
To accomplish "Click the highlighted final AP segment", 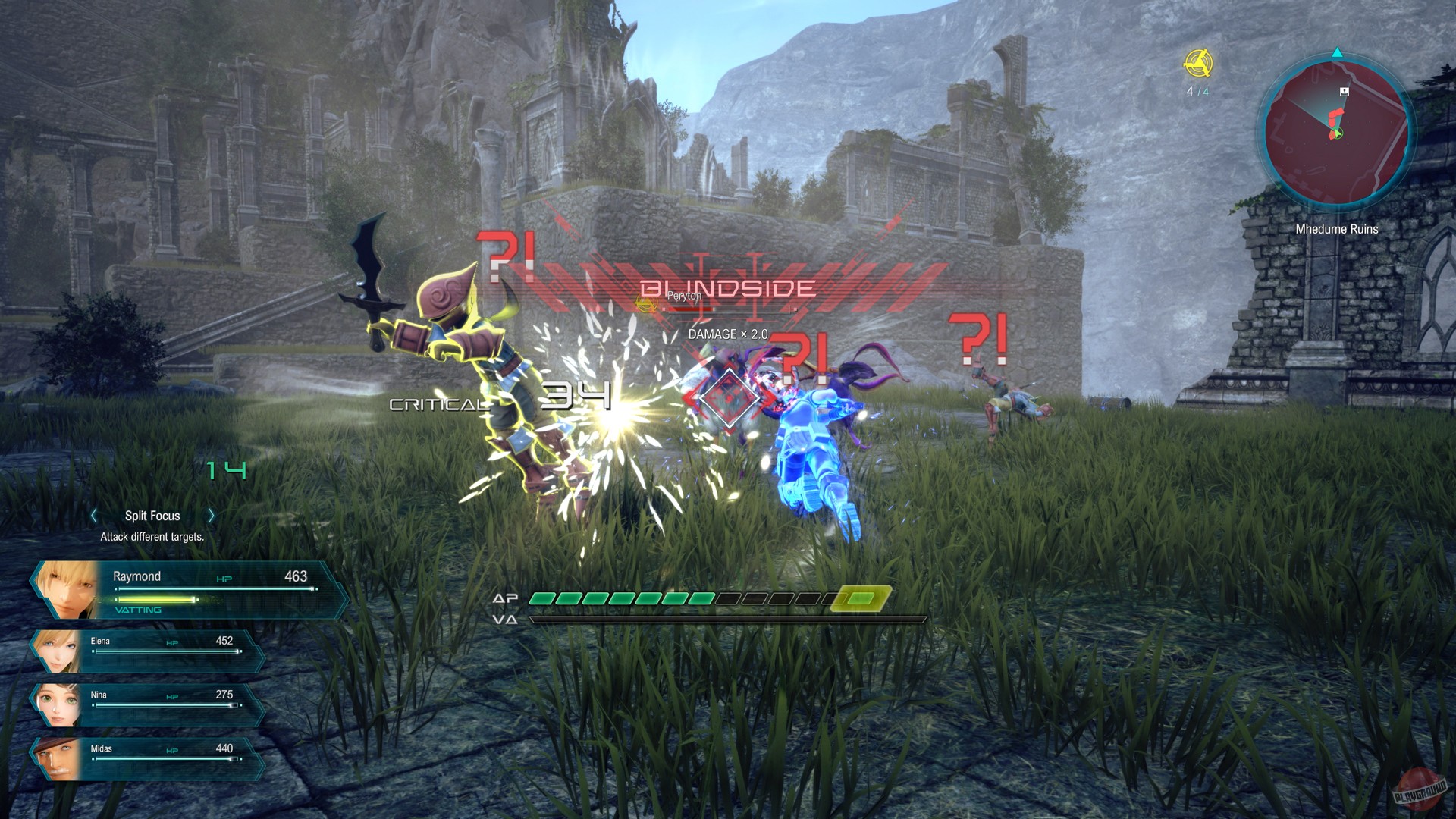I will 861,598.
